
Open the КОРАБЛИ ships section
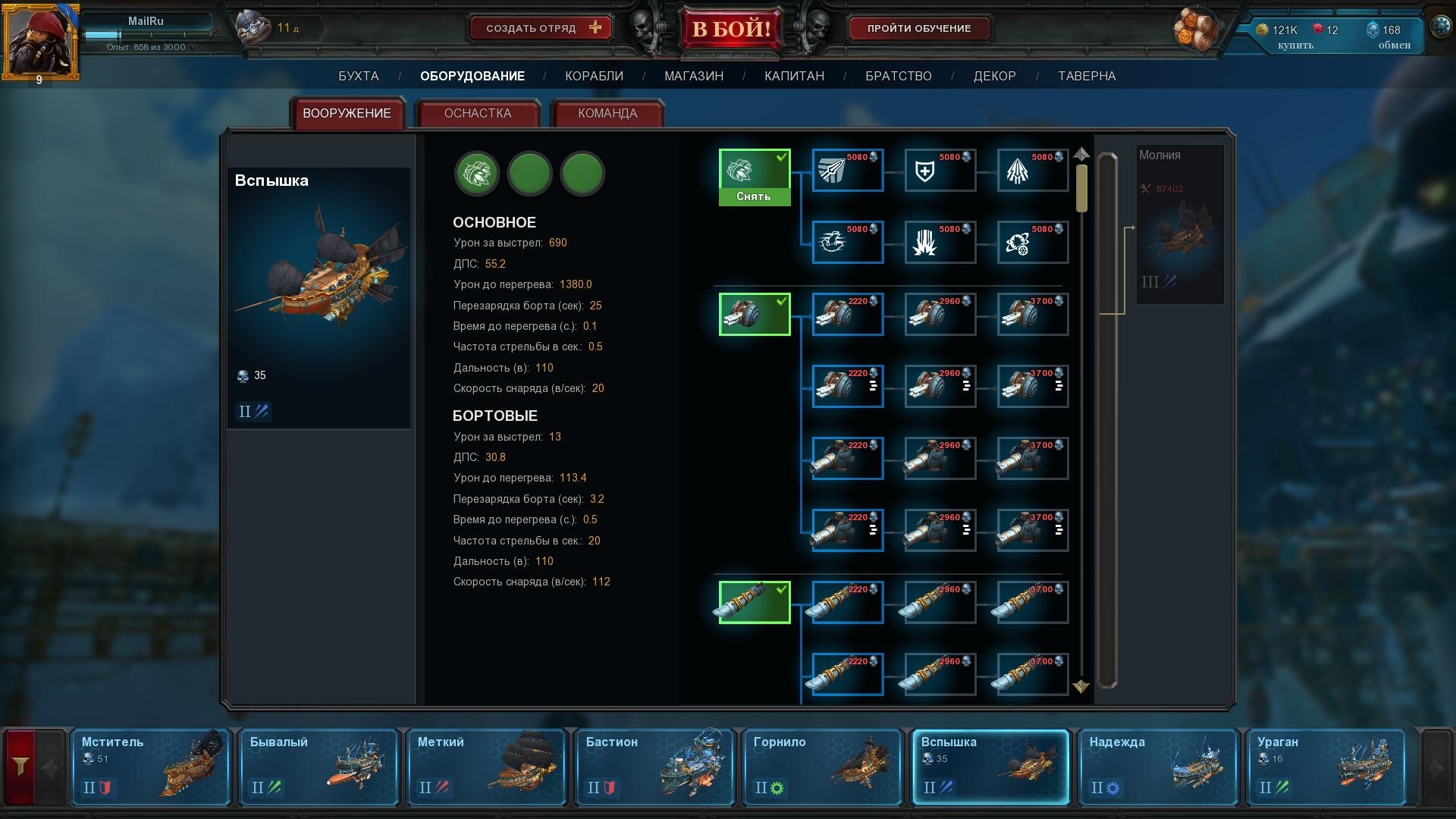[x=594, y=76]
